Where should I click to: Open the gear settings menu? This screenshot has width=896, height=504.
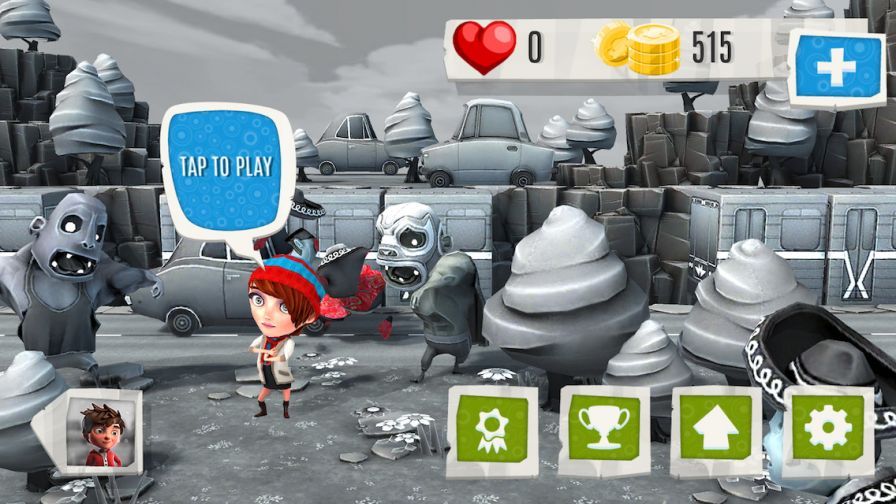828,427
